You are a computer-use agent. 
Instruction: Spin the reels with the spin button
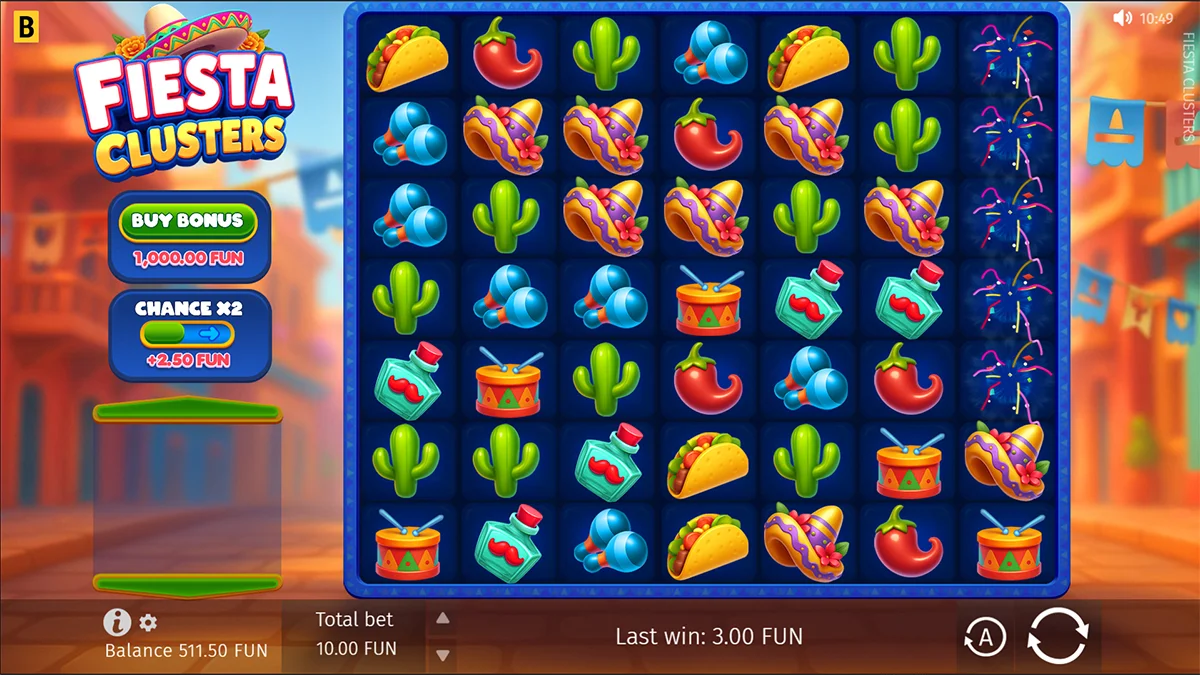pos(1057,636)
